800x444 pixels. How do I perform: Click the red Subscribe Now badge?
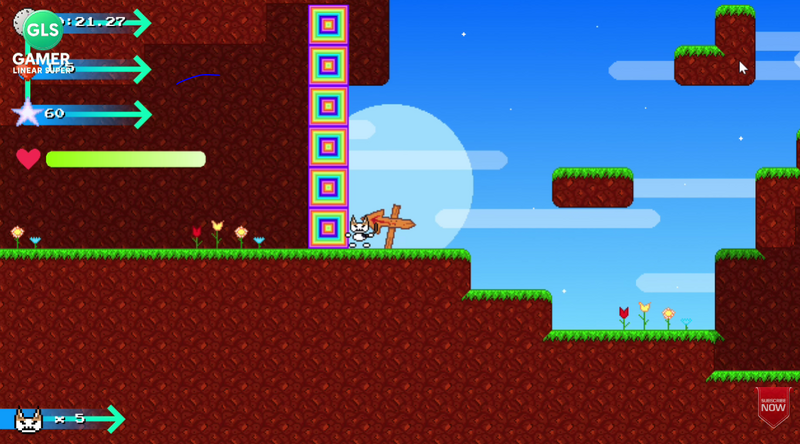[773, 405]
